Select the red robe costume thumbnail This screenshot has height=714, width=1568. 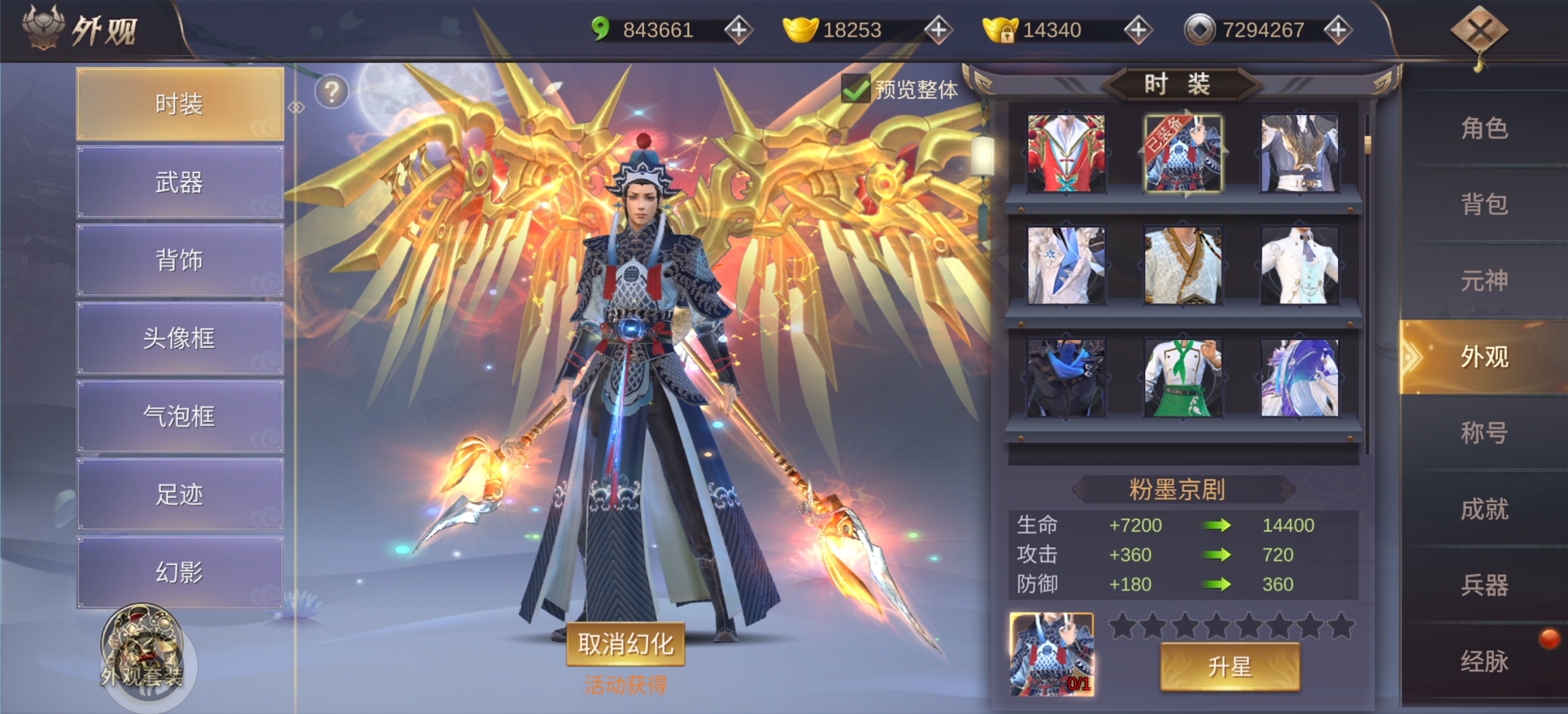[1066, 153]
